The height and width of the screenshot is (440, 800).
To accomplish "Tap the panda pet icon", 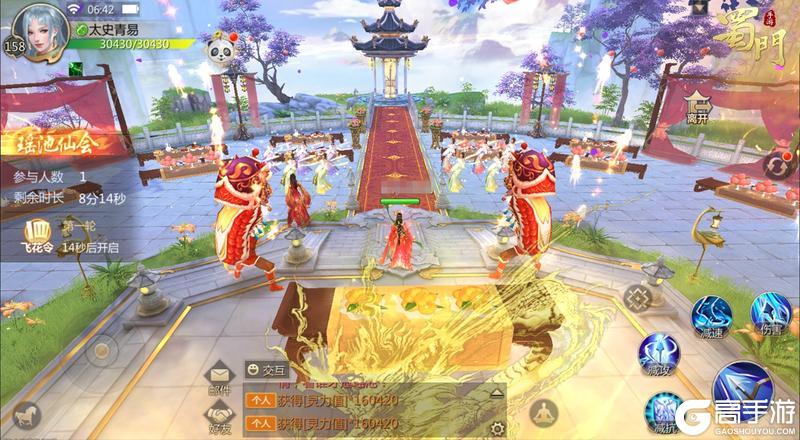I will coord(220,49).
